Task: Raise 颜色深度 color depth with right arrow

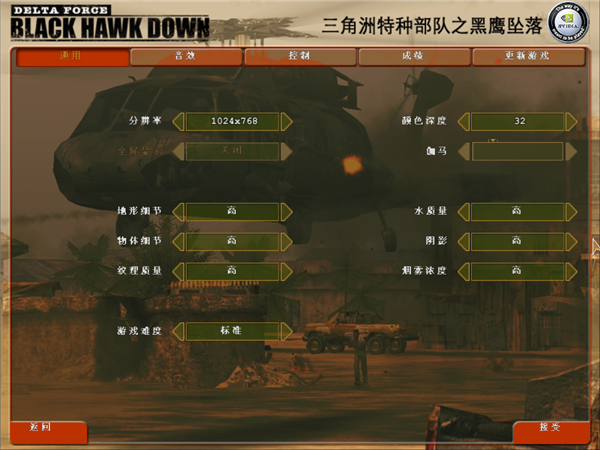Action: 571,121
